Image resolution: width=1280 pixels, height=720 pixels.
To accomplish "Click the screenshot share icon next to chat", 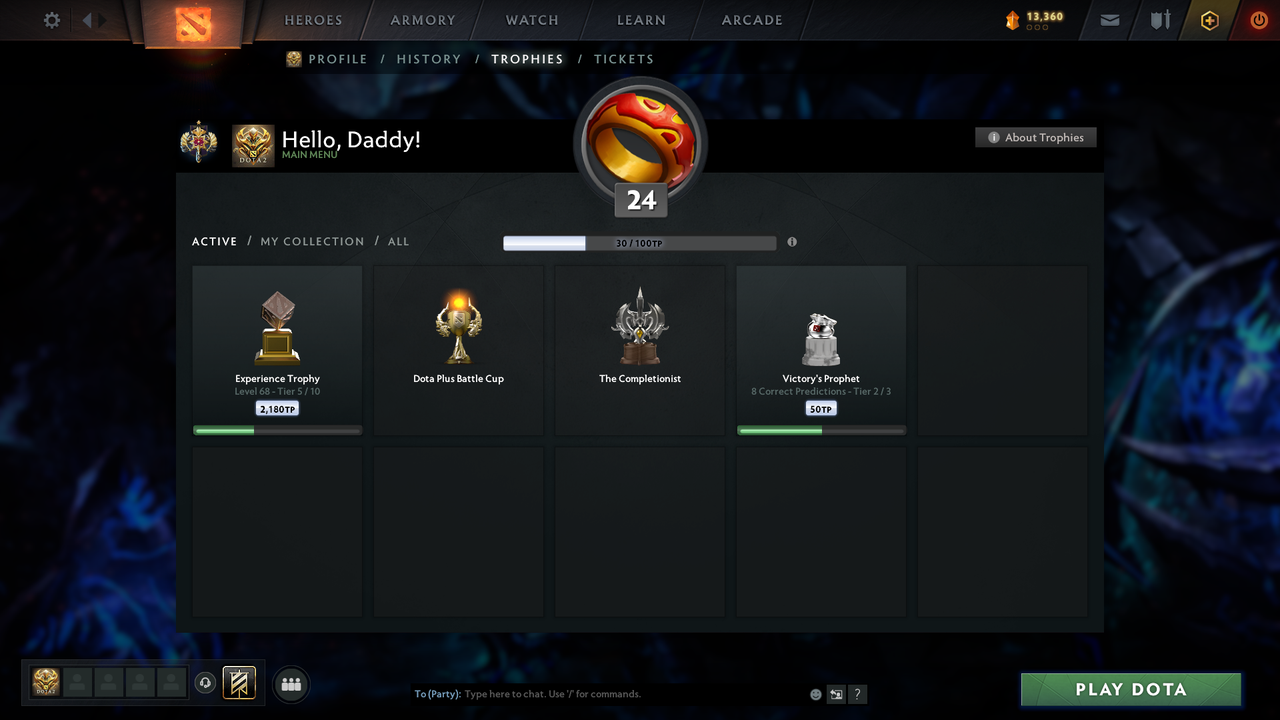I will tap(836, 693).
